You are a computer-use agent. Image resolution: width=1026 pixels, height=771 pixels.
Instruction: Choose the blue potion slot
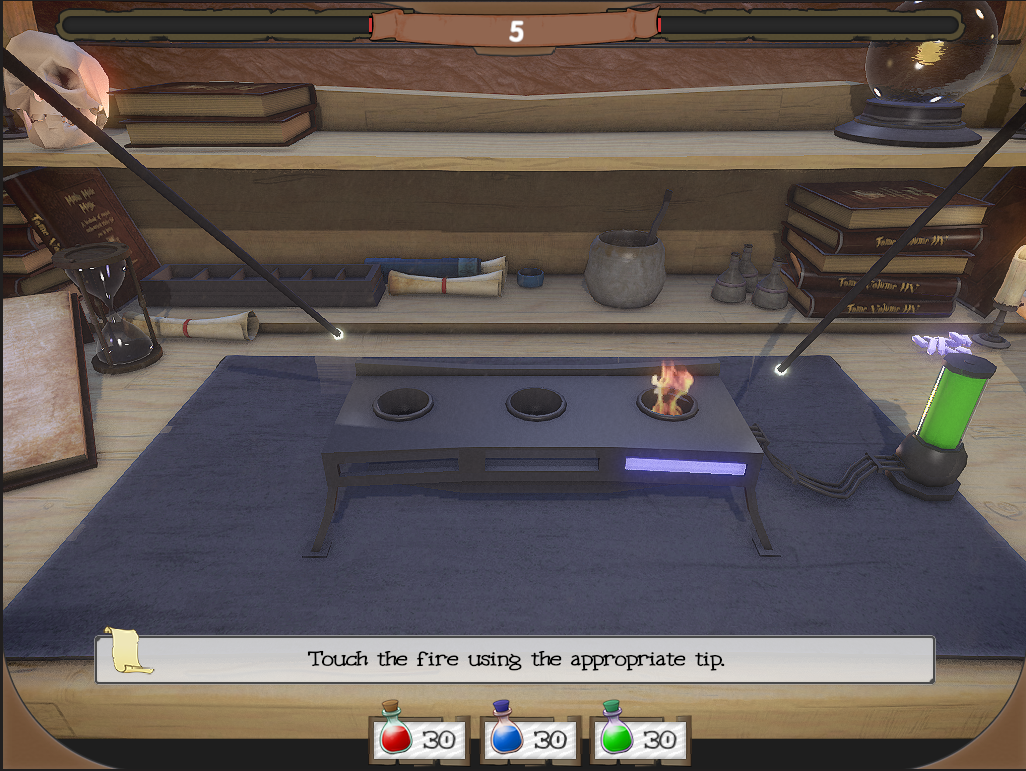tap(529, 738)
